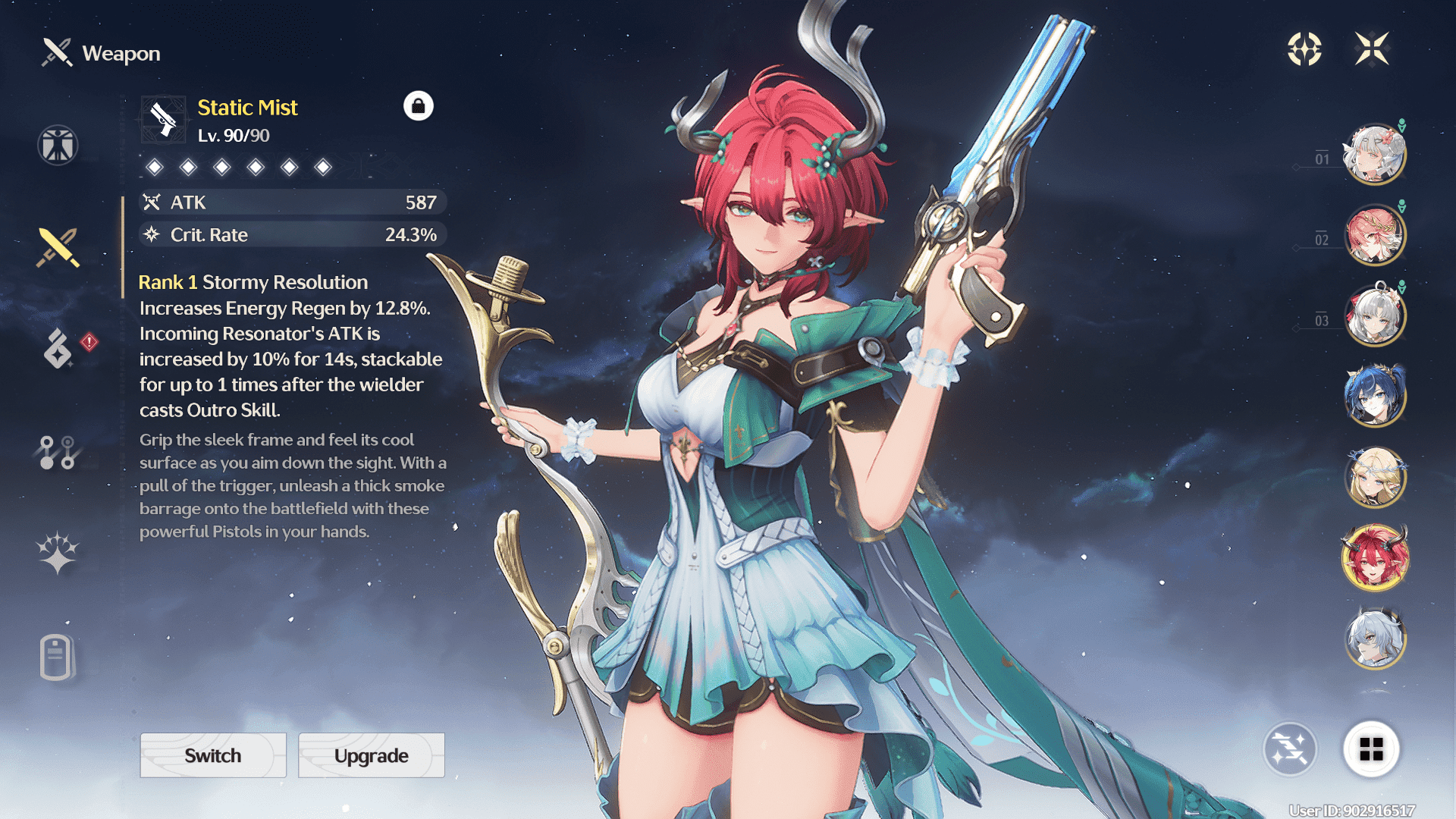The width and height of the screenshot is (1456, 819).
Task: Choose the red-haired horned resonator portrait
Action: tap(1374, 558)
